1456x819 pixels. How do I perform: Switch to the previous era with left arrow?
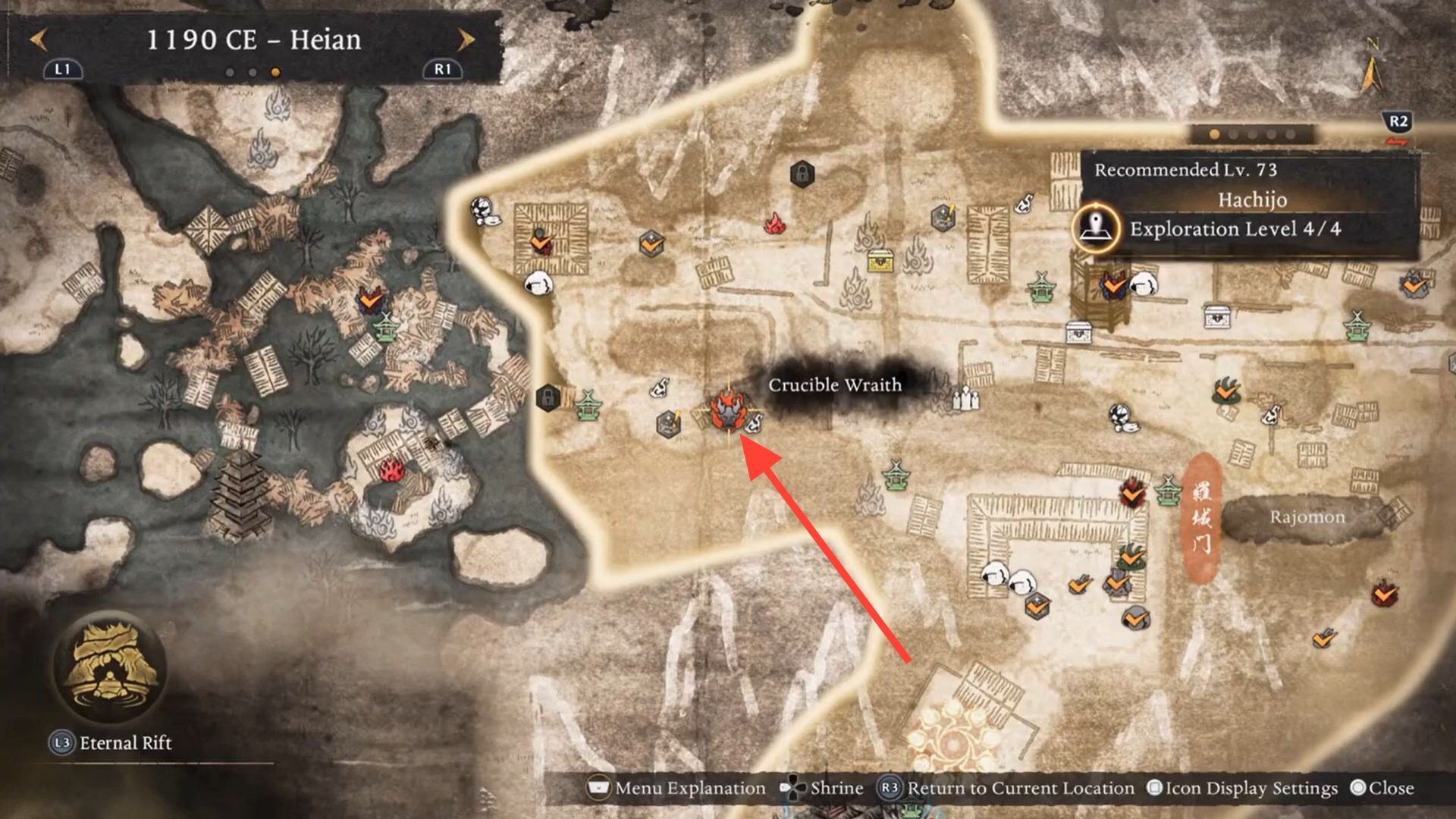click(39, 39)
